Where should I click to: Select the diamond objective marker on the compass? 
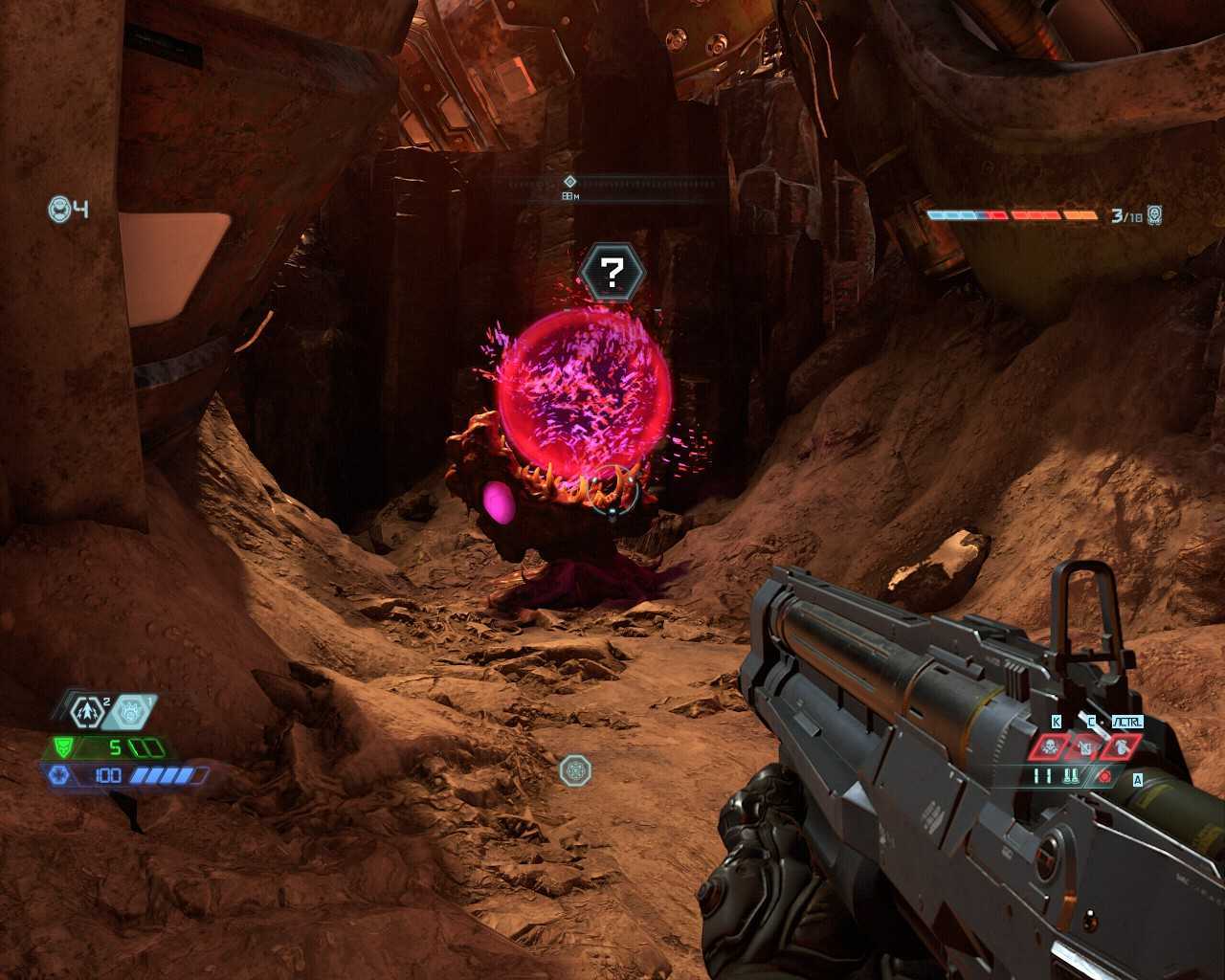569,181
